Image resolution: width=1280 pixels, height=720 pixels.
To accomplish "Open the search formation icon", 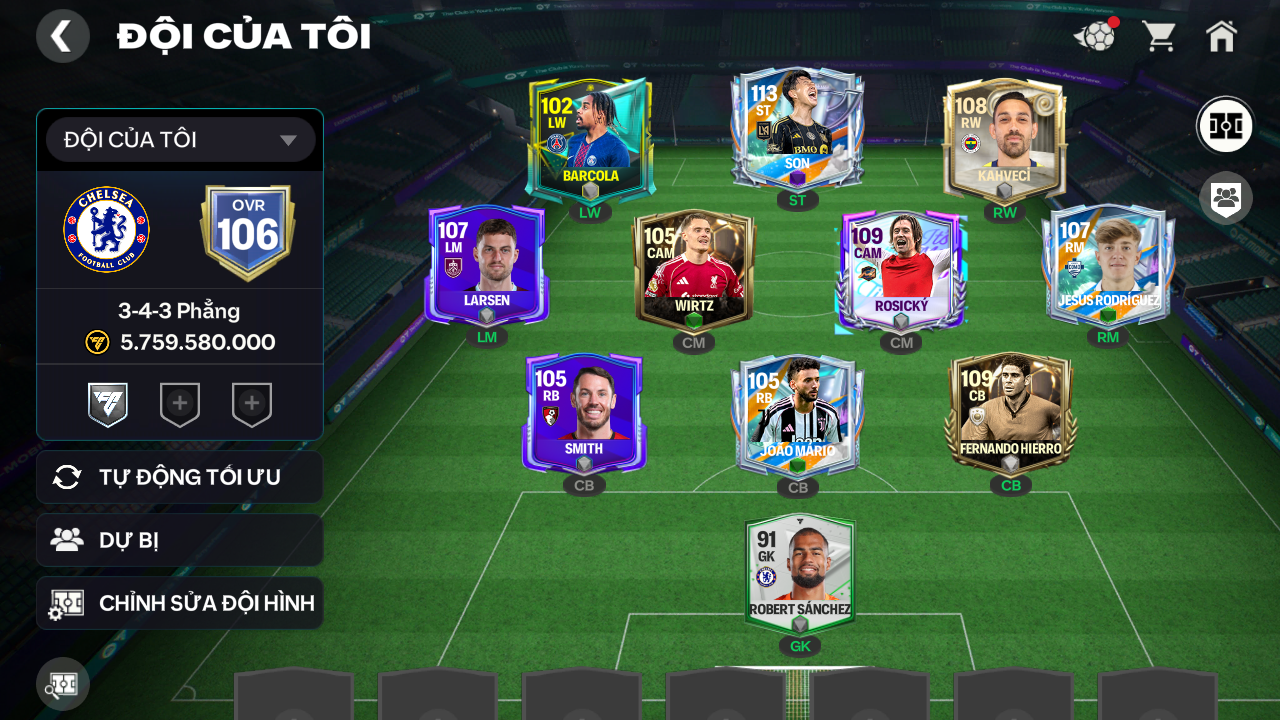I will [63, 684].
